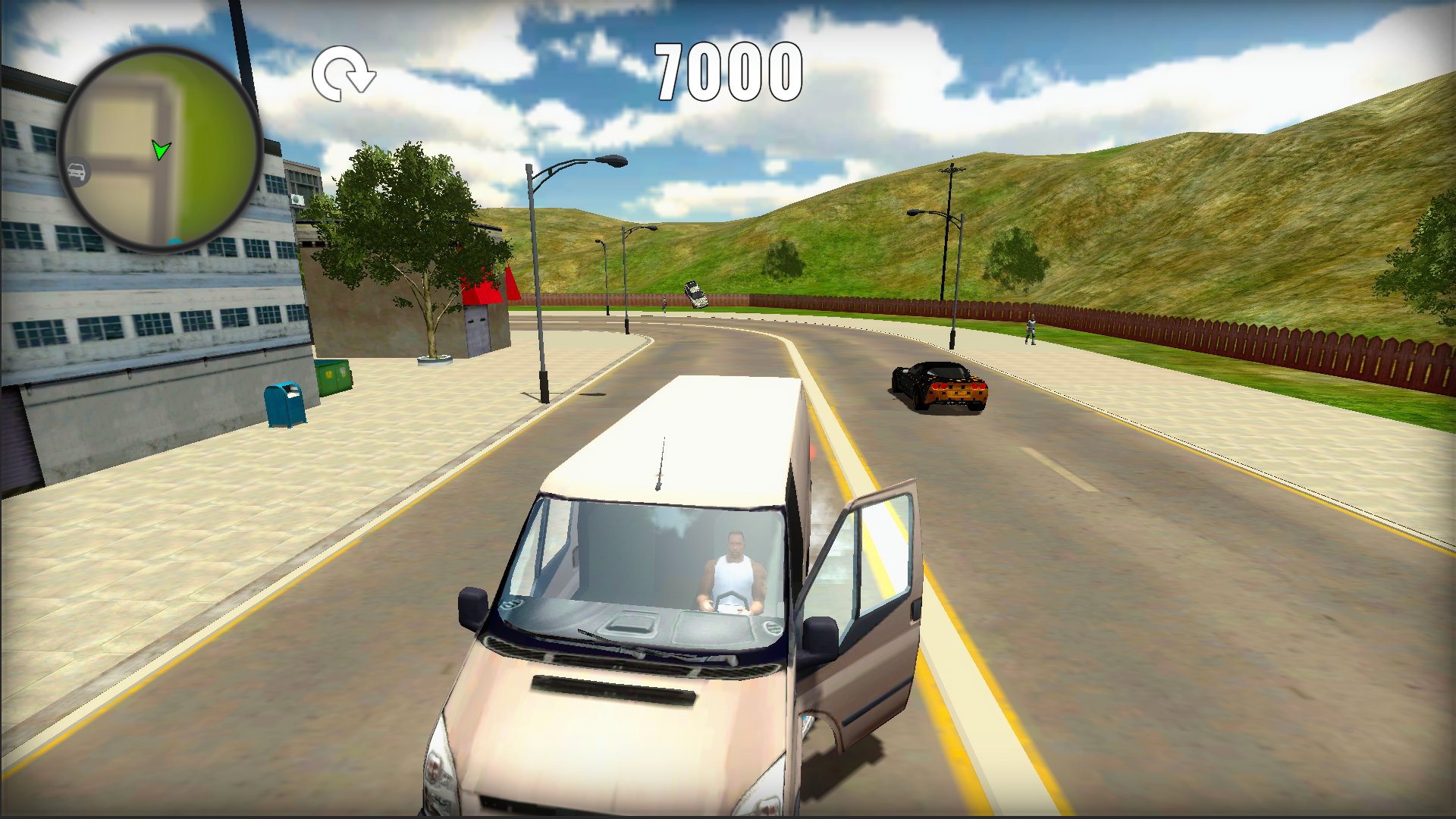Tap the camera rotate icon
This screenshot has height=819, width=1456.
click(x=344, y=74)
